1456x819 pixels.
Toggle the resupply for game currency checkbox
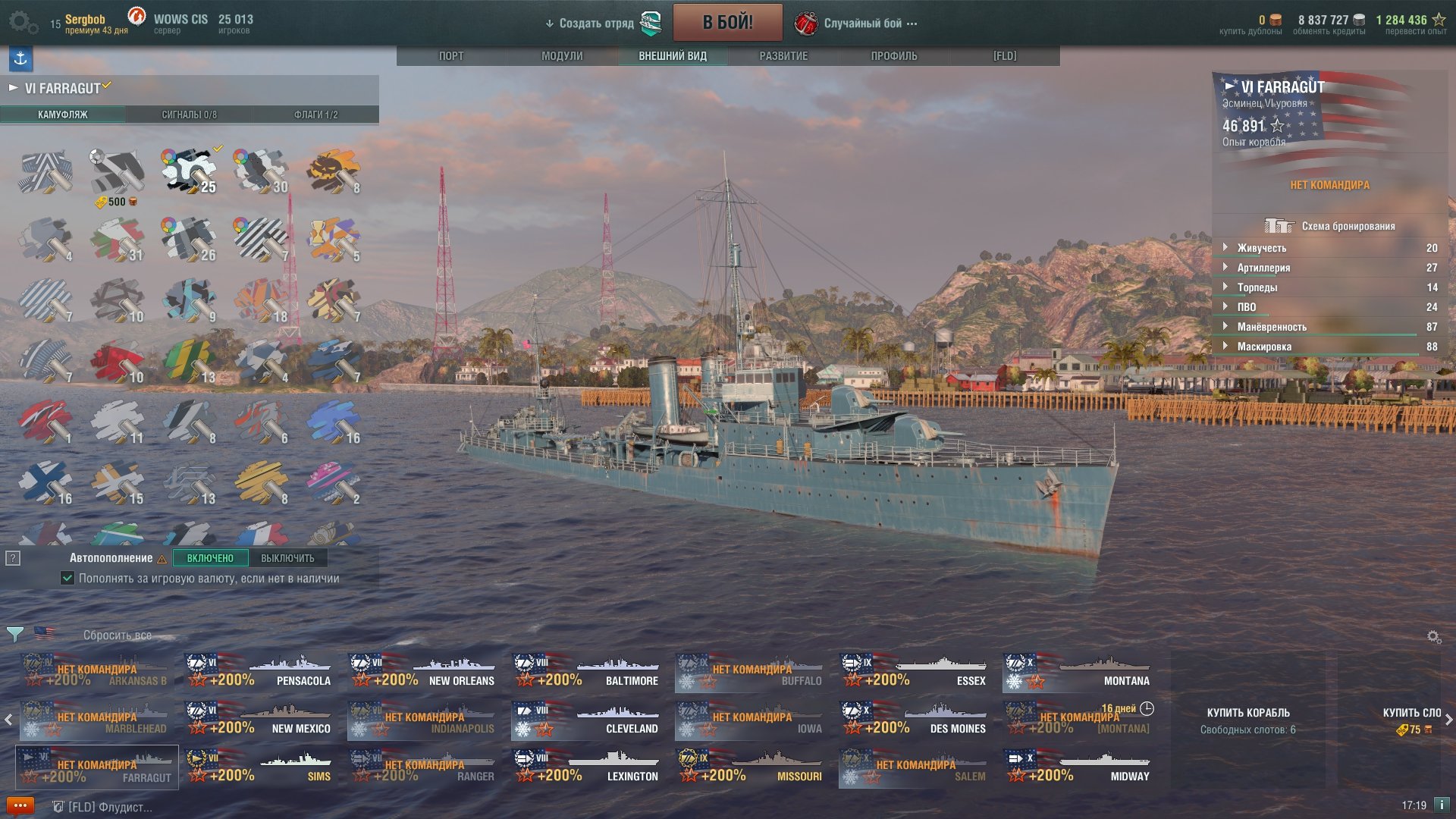coord(67,579)
